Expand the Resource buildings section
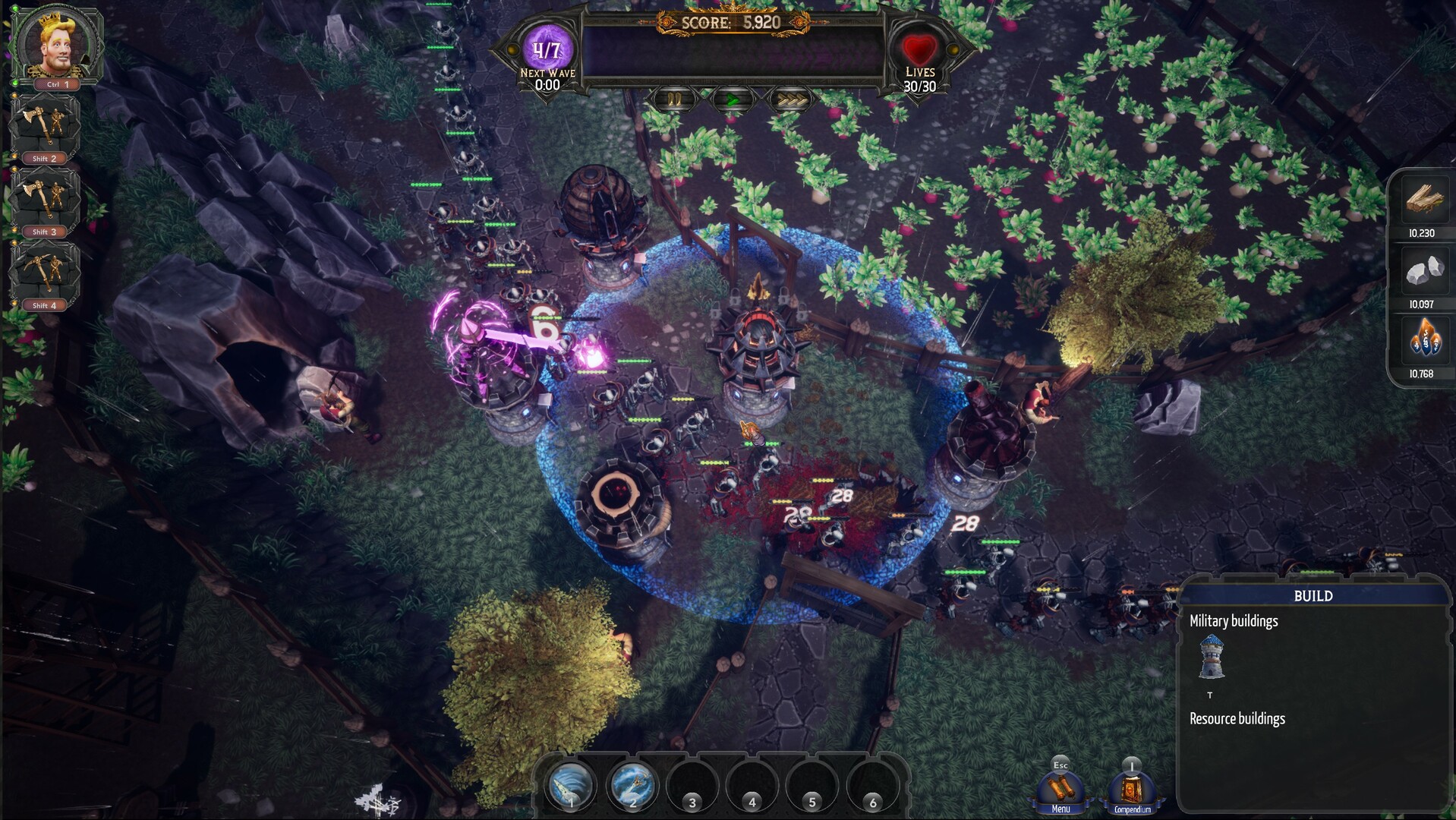 point(1236,717)
